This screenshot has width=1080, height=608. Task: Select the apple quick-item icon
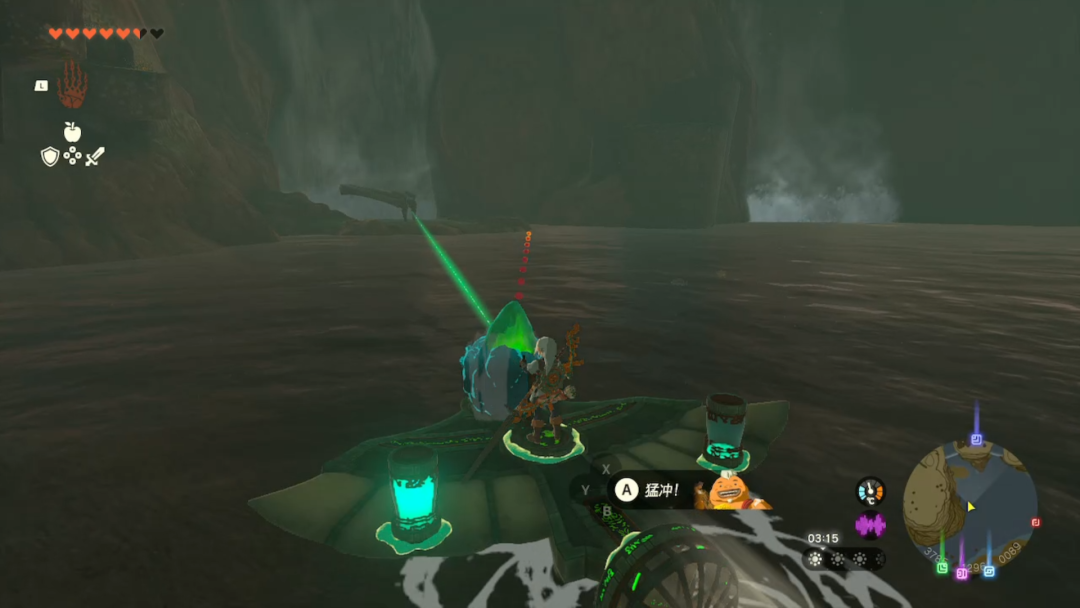pyautogui.click(x=72, y=132)
